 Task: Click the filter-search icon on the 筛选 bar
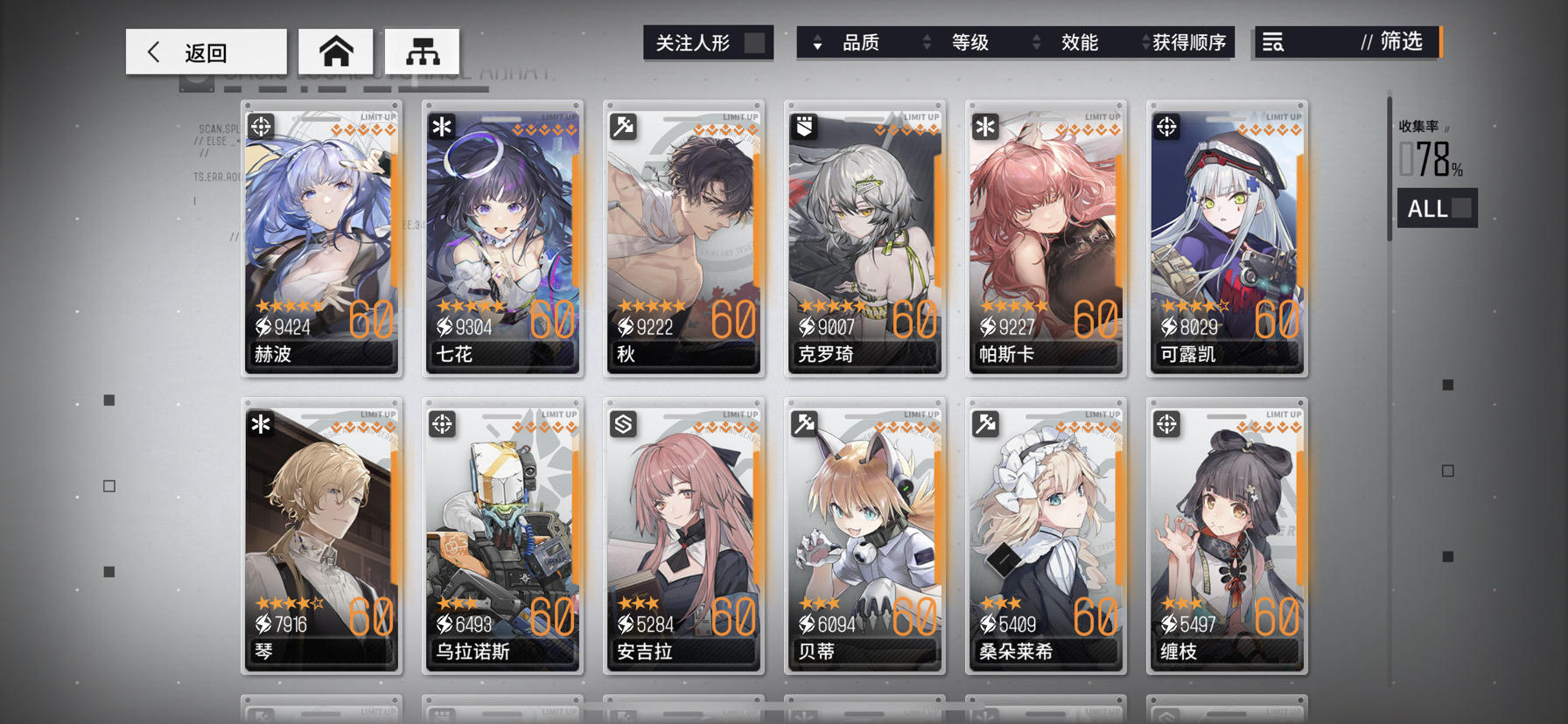pos(1272,41)
